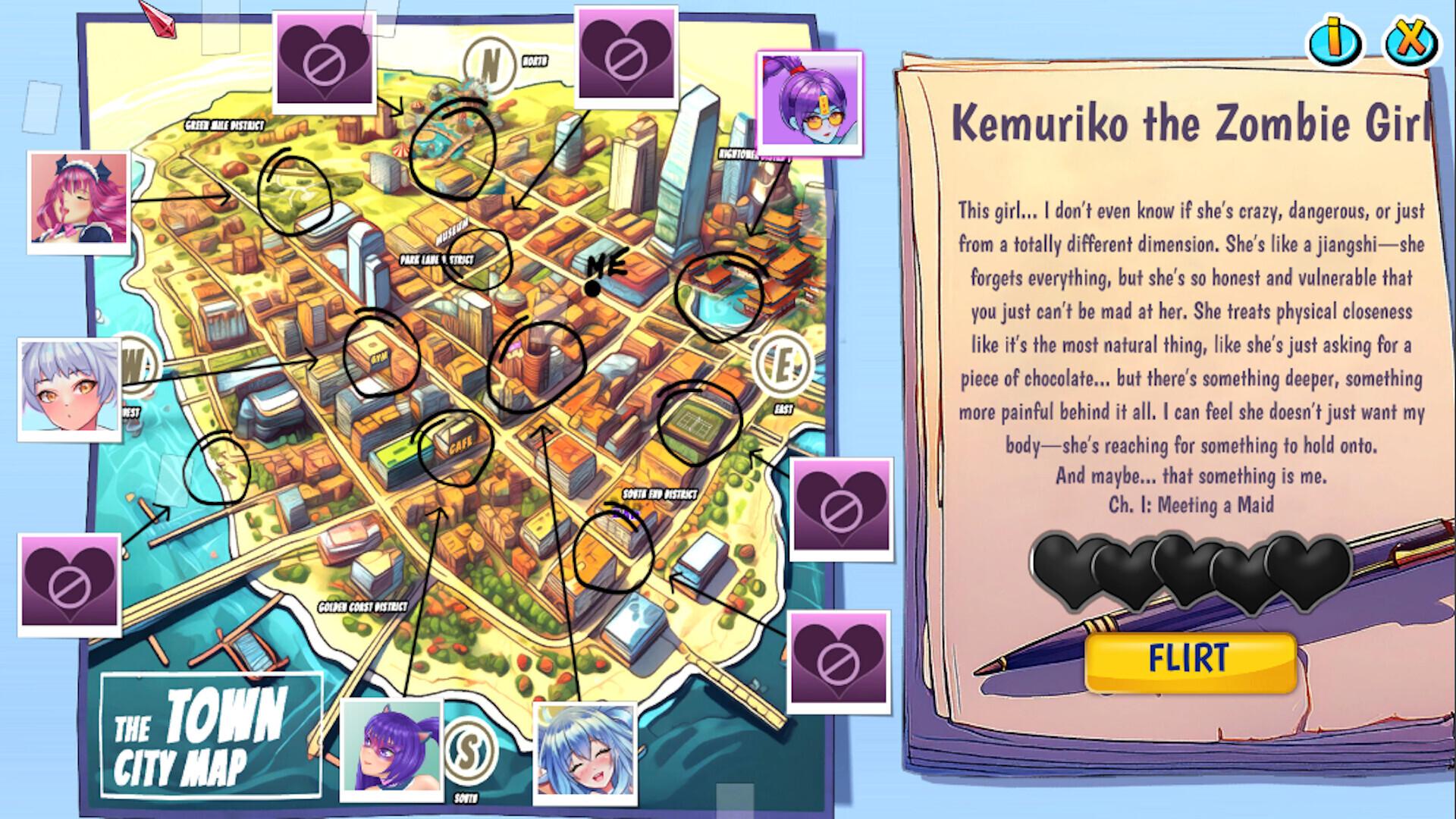Close the town map screen

point(1410,42)
